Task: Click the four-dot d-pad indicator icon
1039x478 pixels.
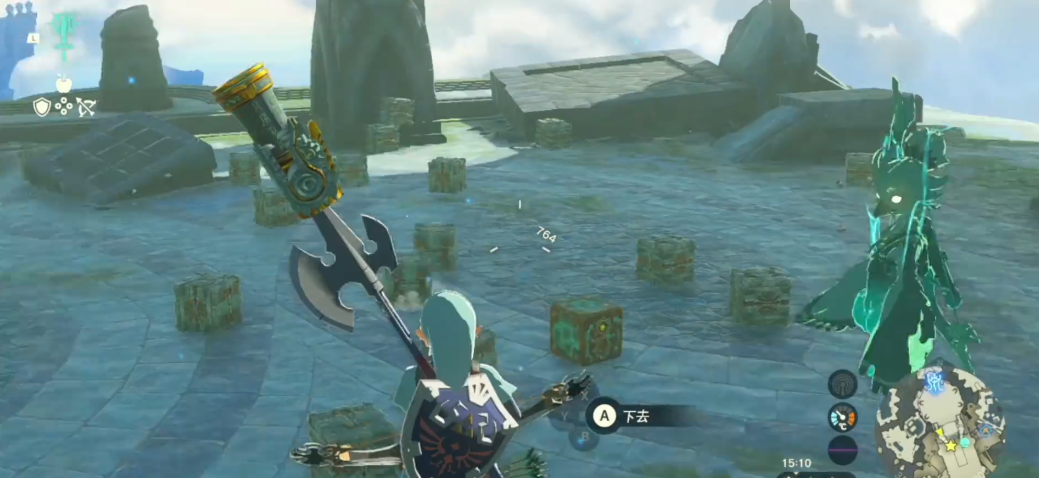Action: pyautogui.click(x=64, y=106)
